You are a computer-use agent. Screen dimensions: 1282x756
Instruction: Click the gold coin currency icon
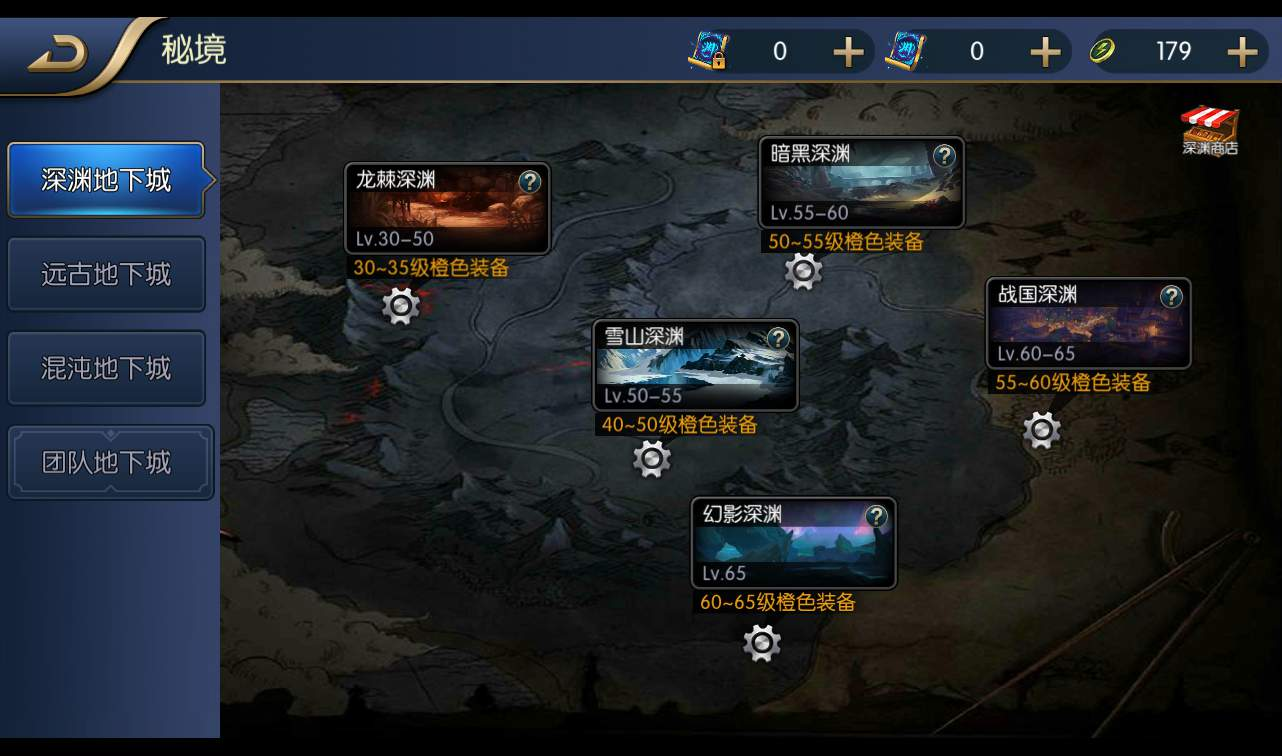coord(1100,51)
